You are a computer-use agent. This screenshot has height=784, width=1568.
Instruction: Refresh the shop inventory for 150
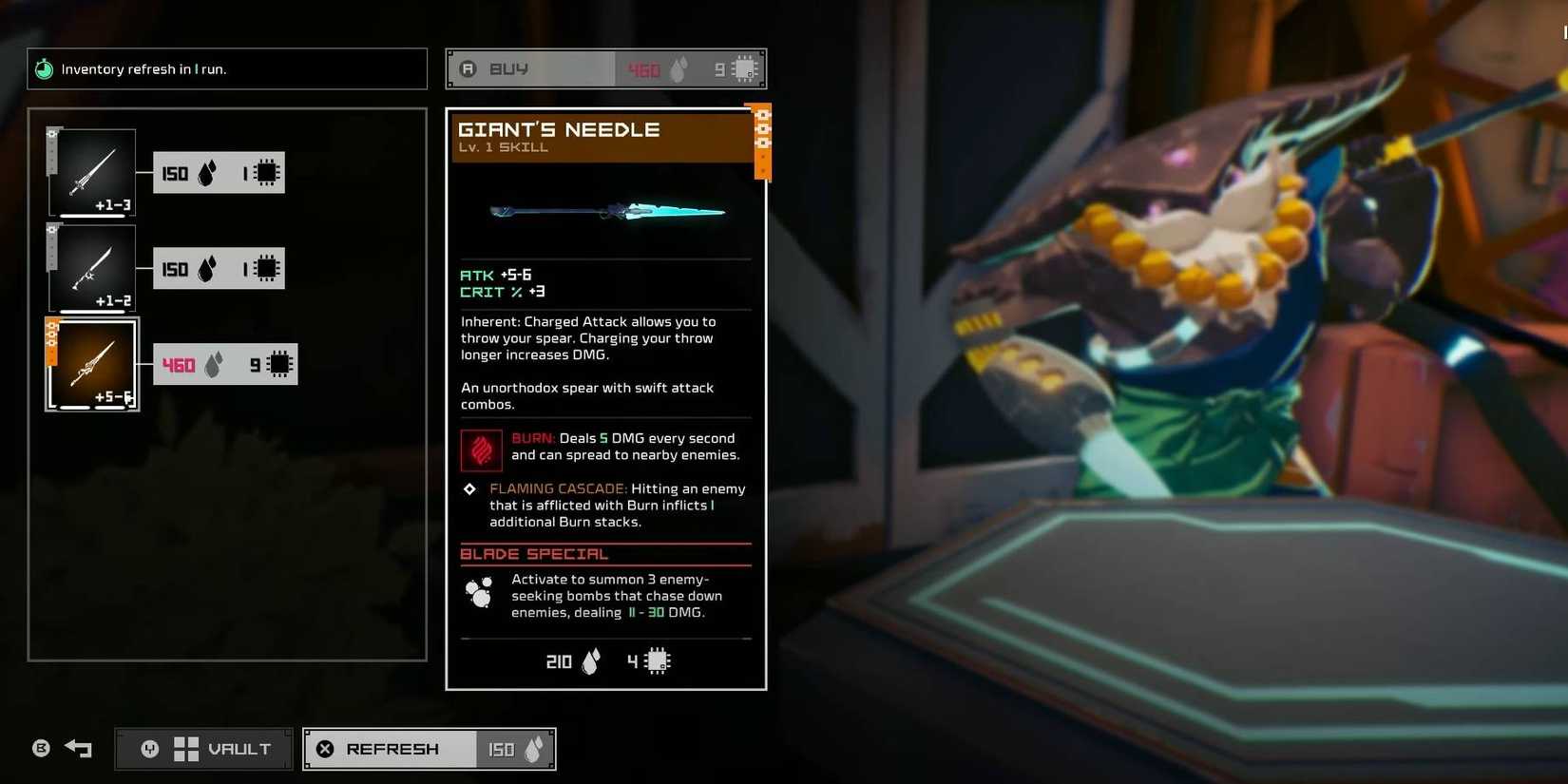[429, 749]
